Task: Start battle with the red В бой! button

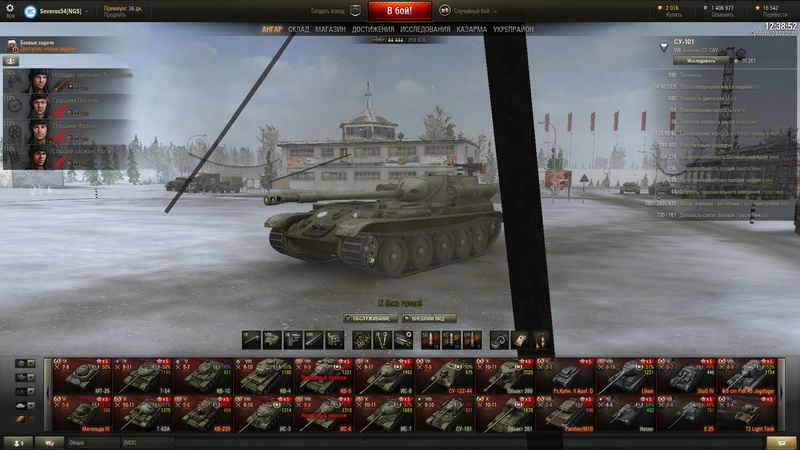Action: click(400, 11)
